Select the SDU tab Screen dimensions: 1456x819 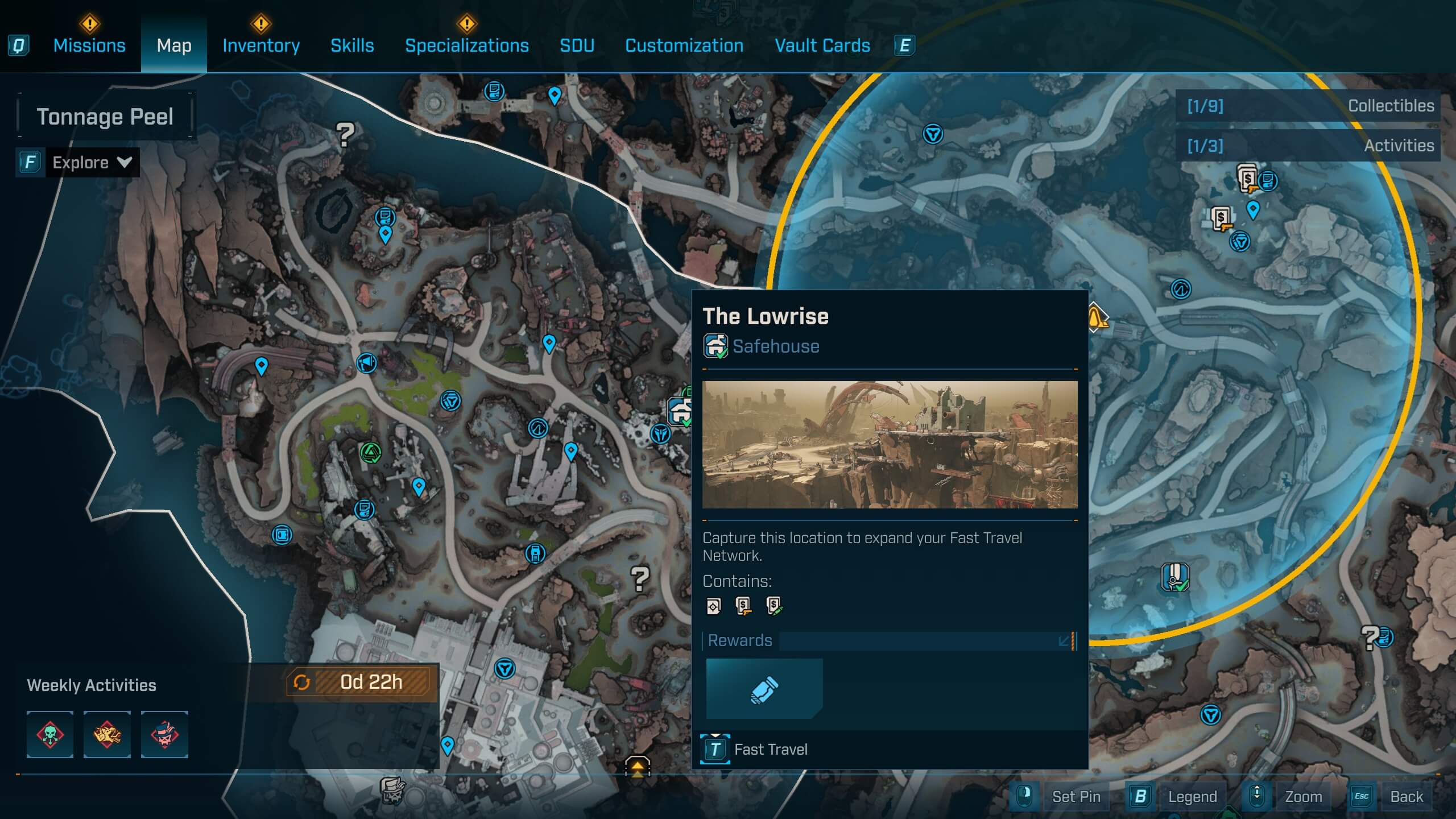[x=577, y=45]
